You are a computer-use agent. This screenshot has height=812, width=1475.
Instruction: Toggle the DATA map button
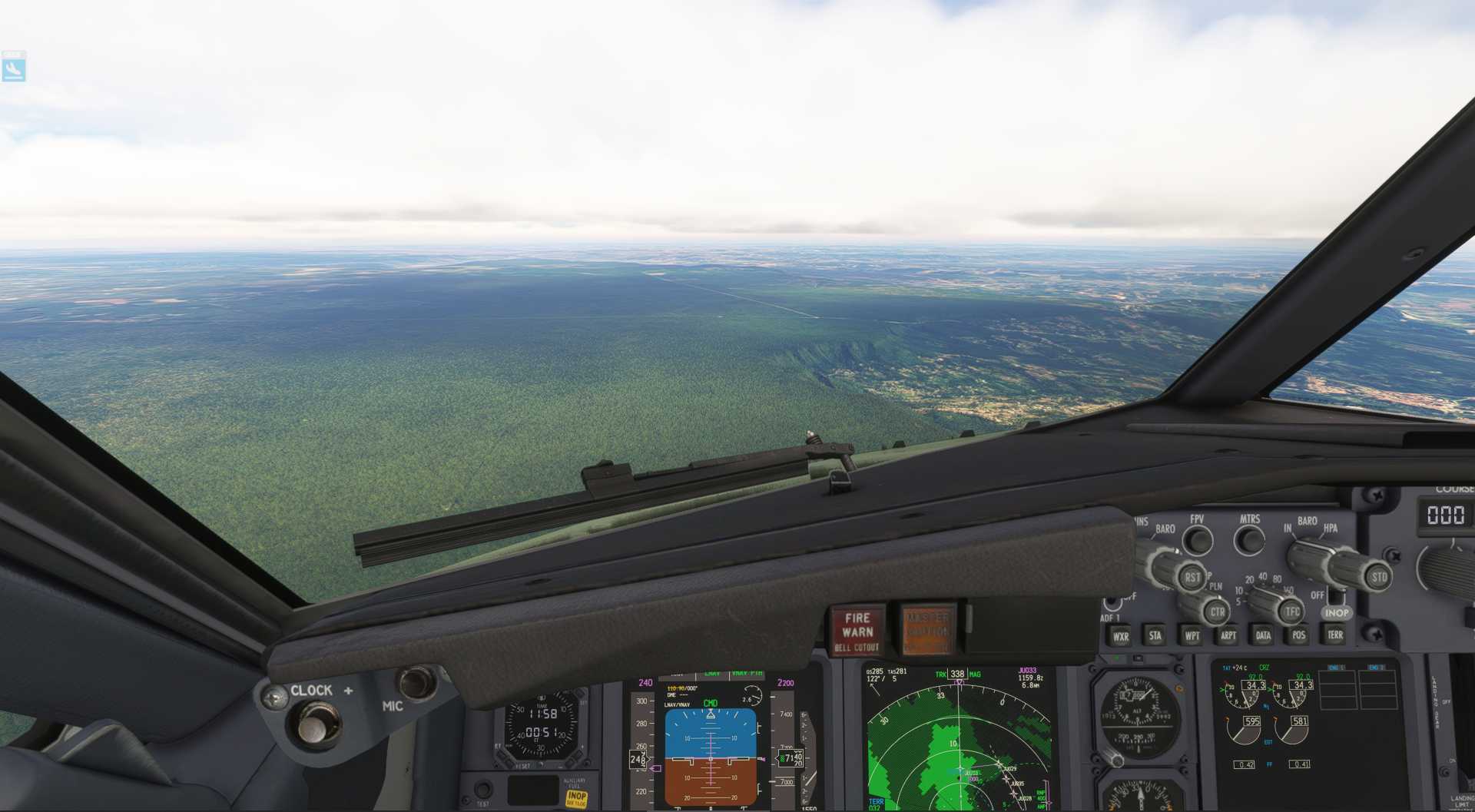[1263, 635]
